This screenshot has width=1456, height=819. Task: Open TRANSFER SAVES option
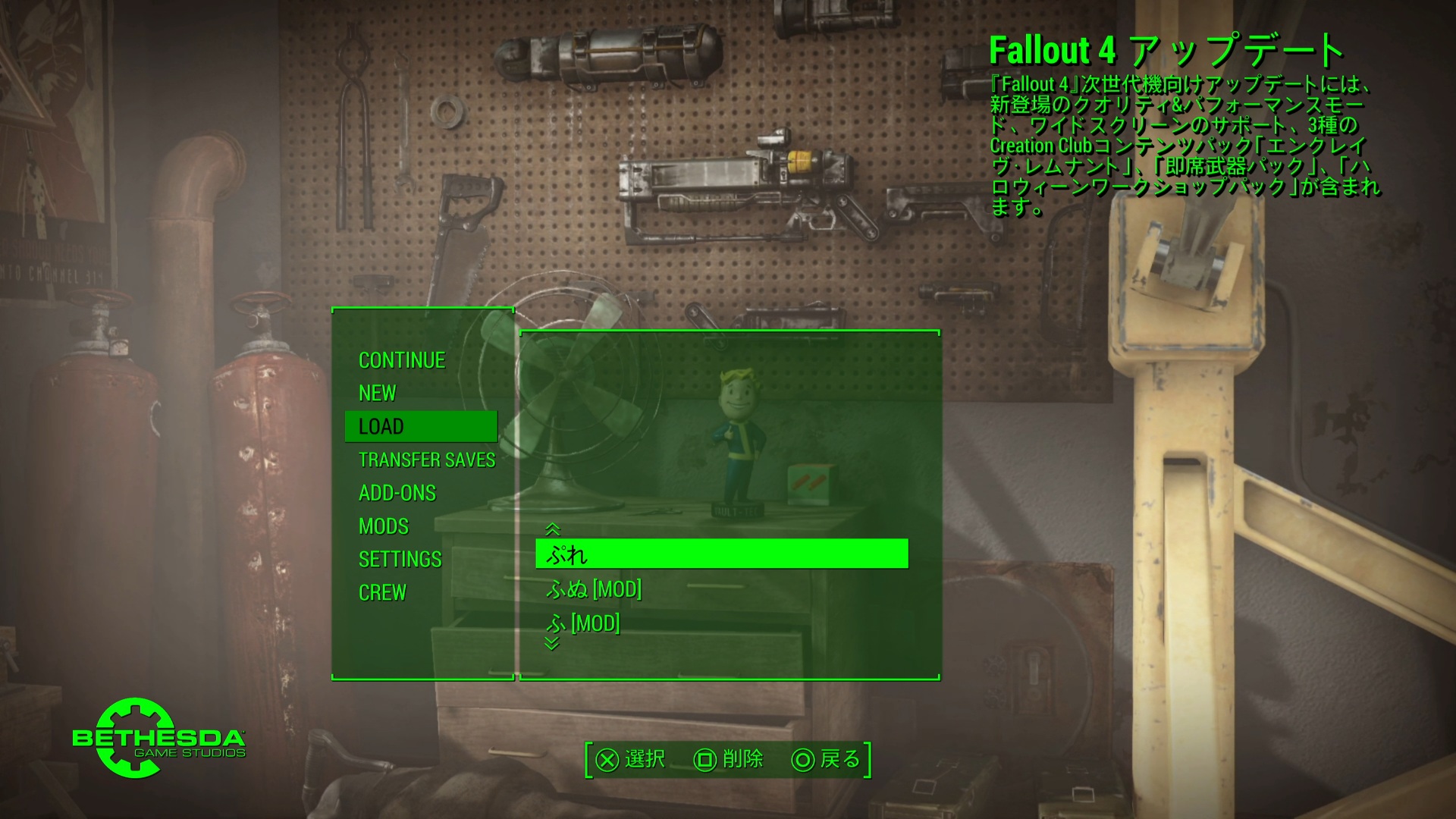[426, 460]
